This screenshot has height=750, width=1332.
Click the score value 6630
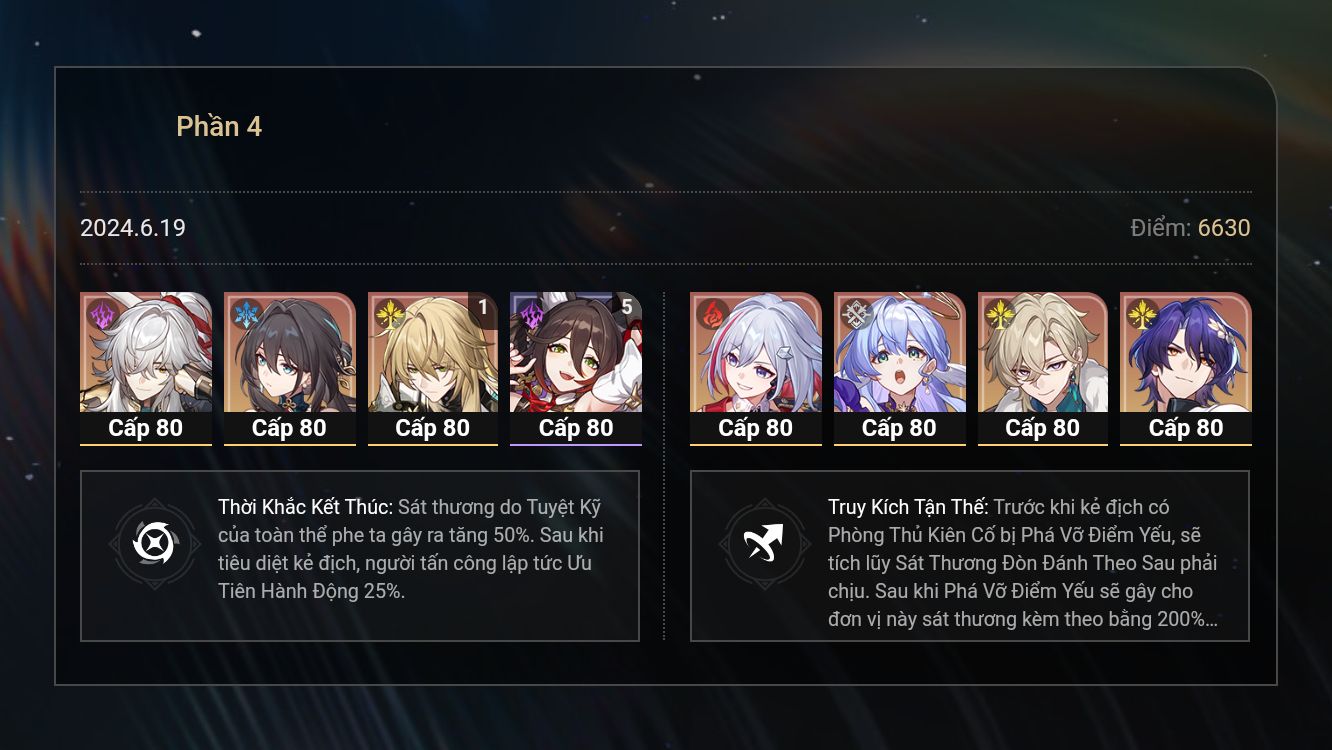click(1225, 228)
